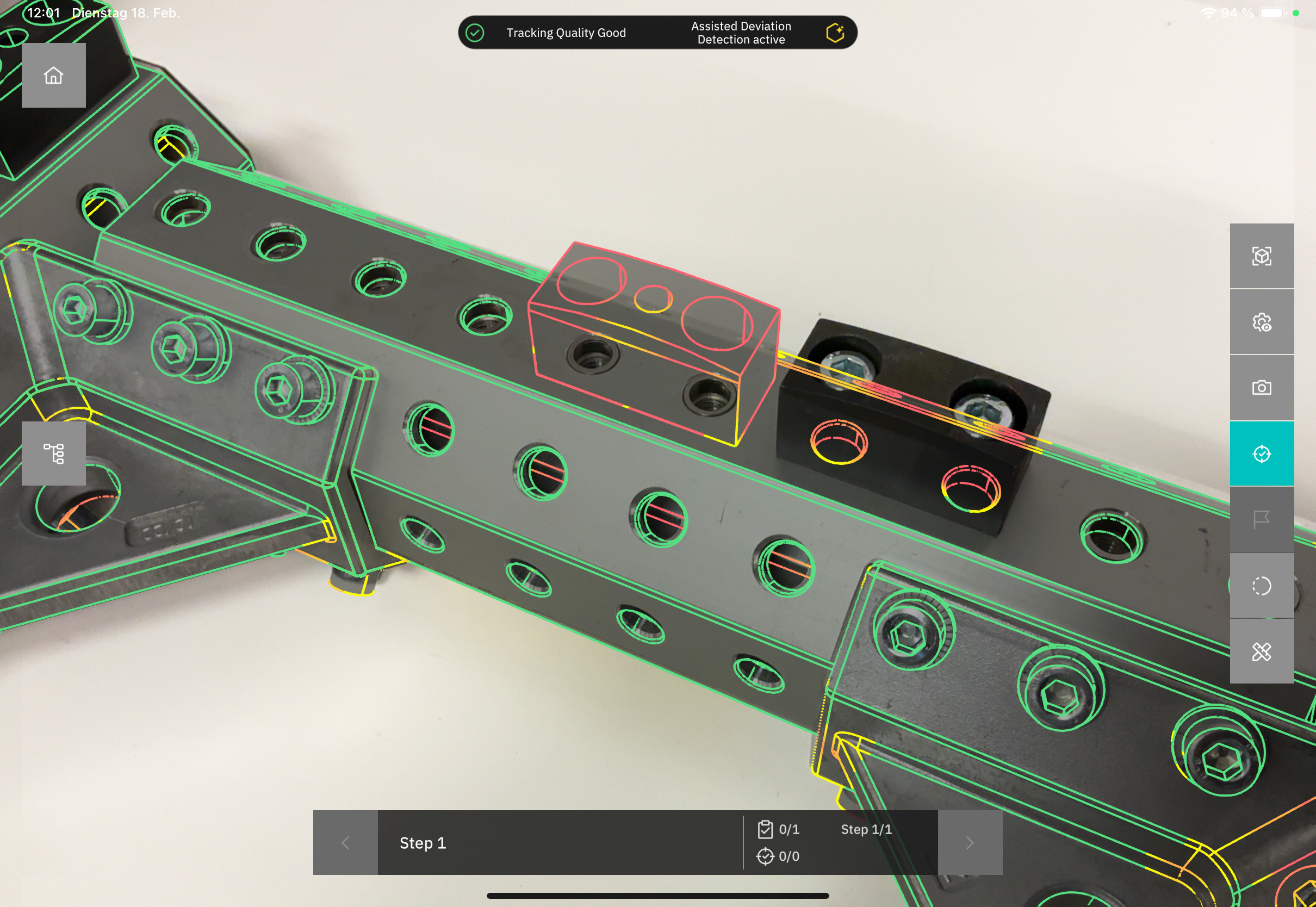Advance to the next step arrow
This screenshot has width=1316, height=907.
tap(970, 843)
